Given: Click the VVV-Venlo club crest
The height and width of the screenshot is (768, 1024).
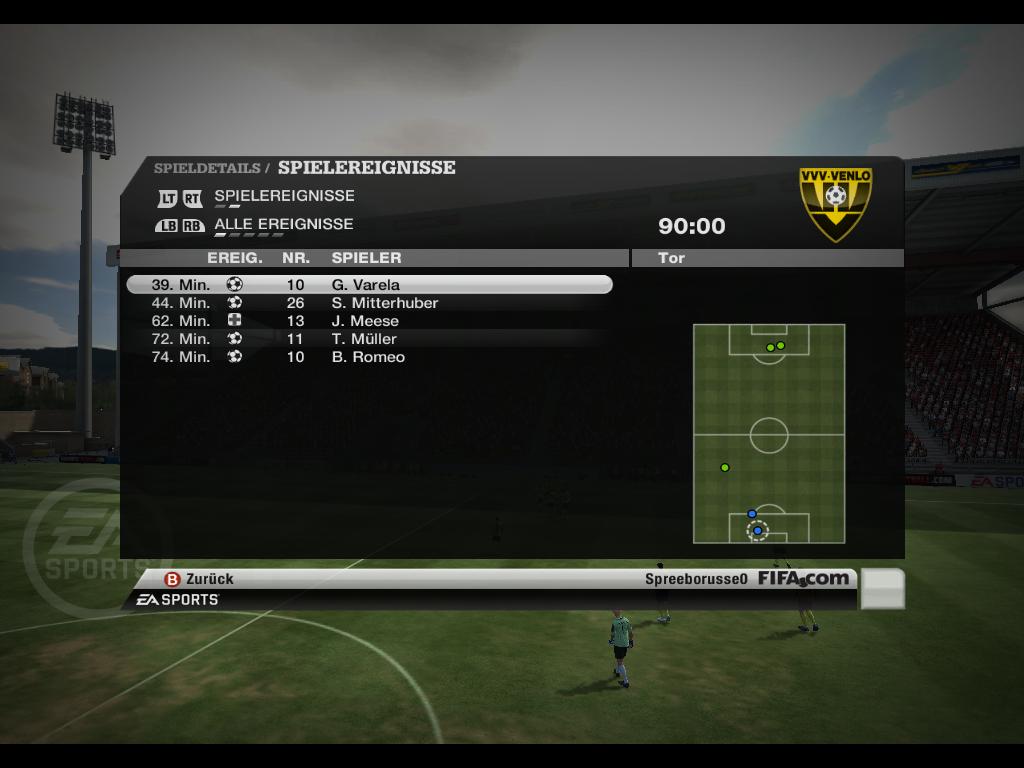Looking at the screenshot, I should [835, 203].
